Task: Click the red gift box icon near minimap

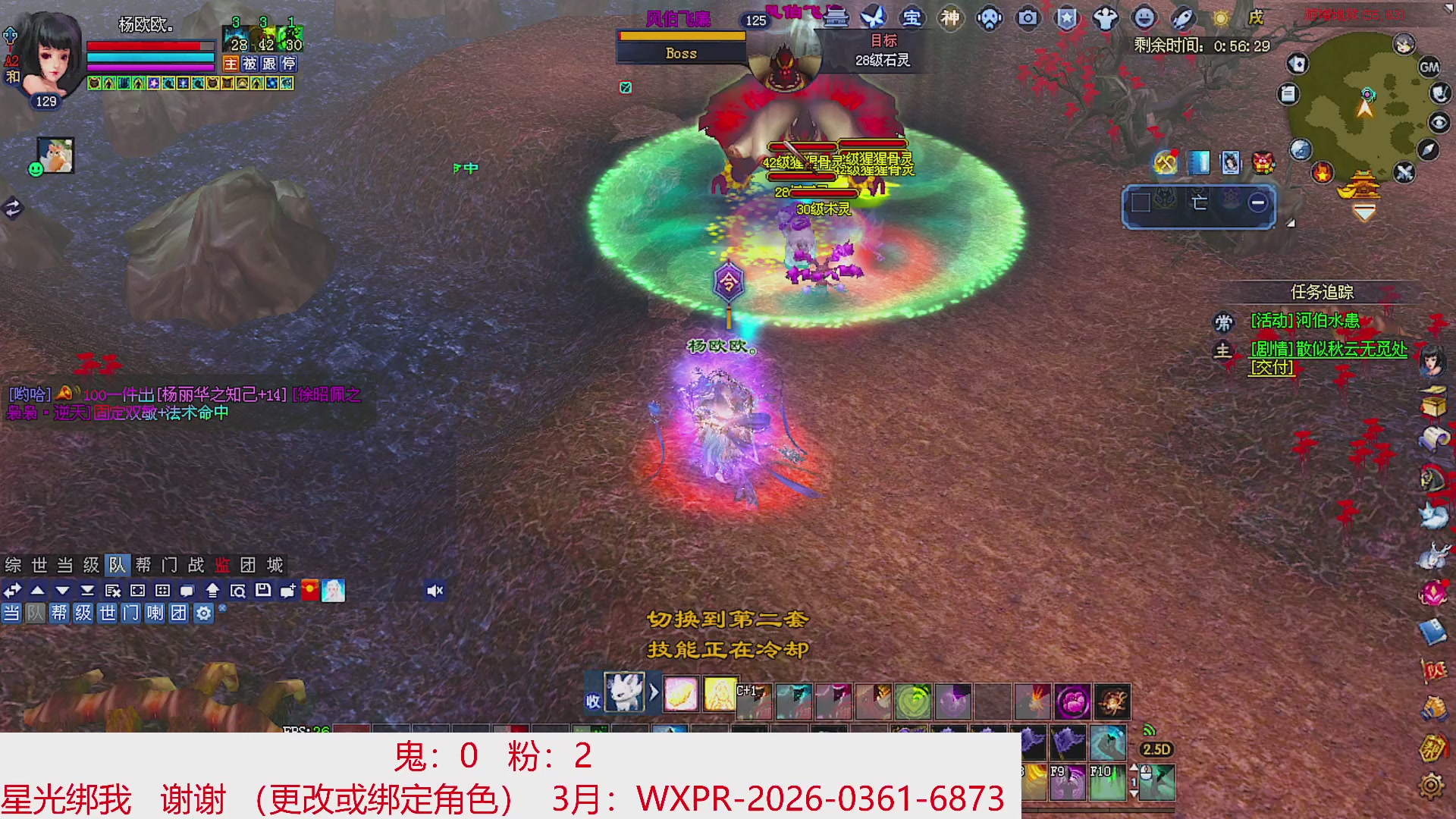Action: click(1263, 162)
